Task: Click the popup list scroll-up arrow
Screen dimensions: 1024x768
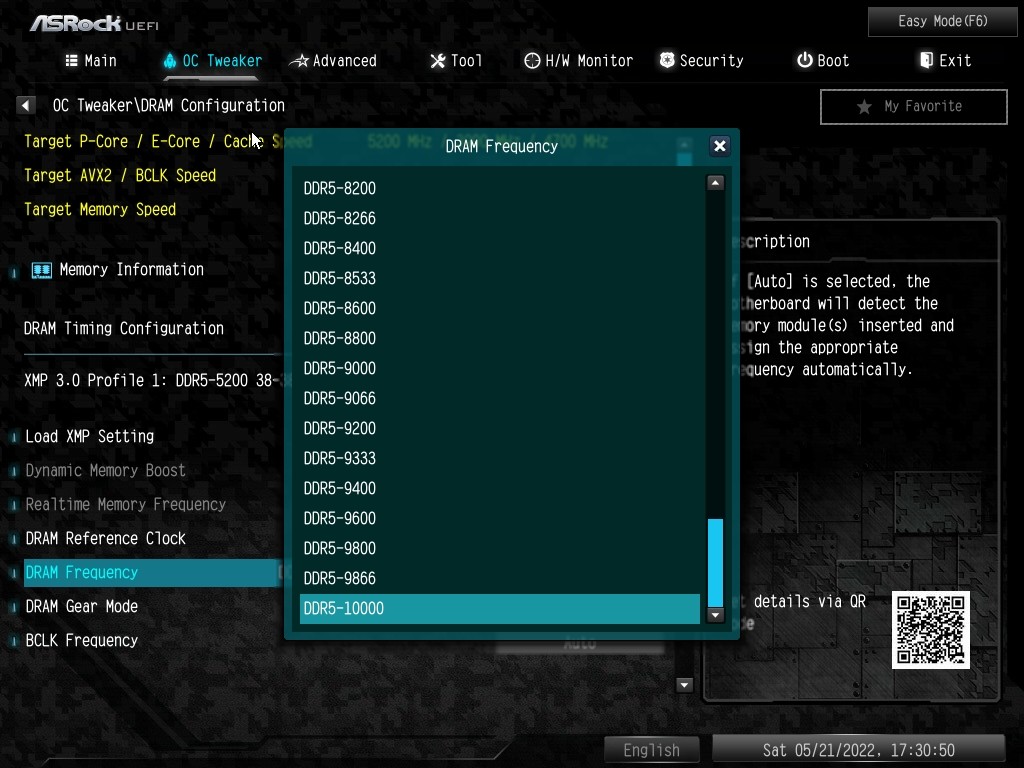Action: (715, 183)
